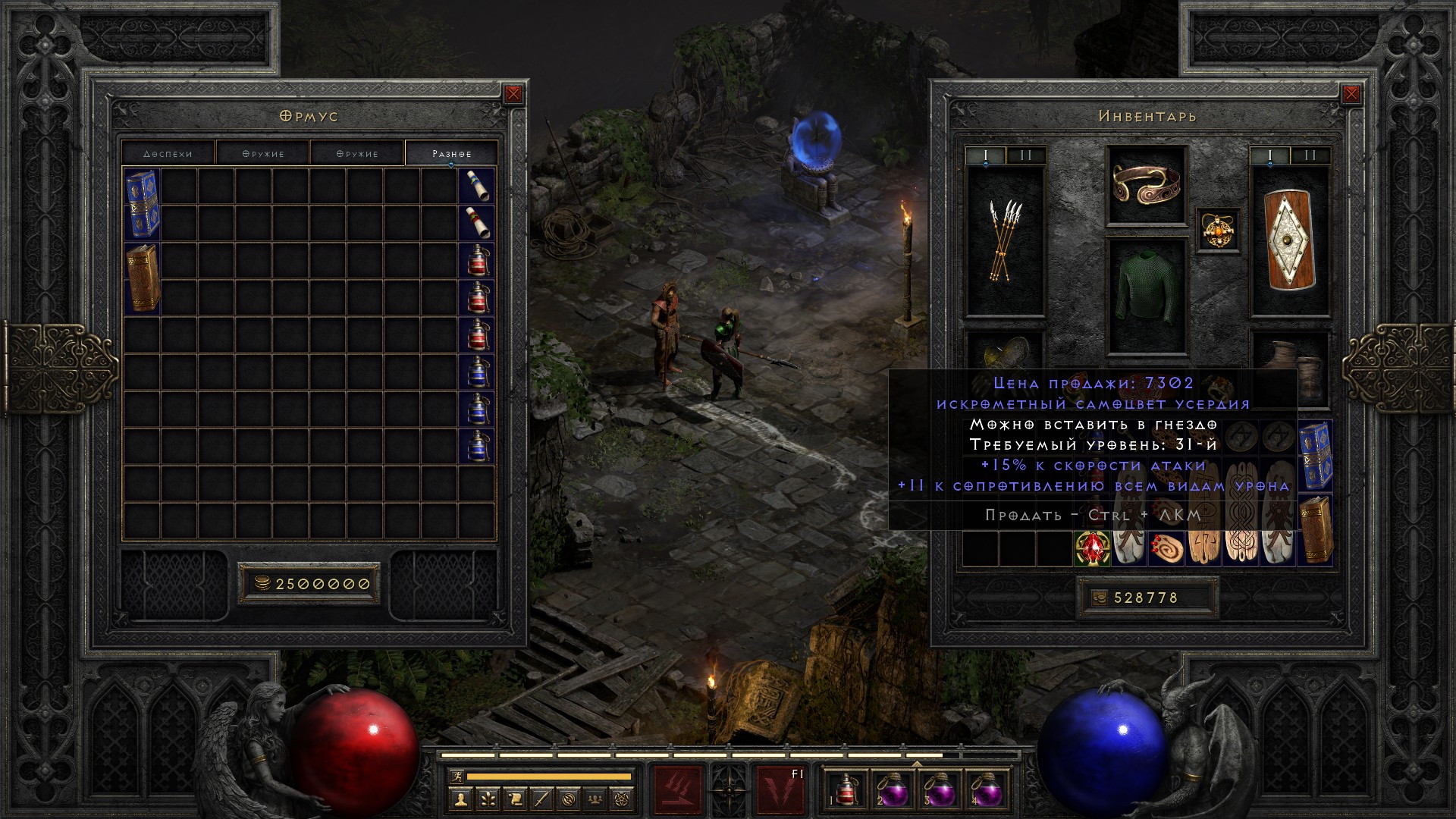Open the quest log scroll icon
This screenshot has height=819, width=1456.
(515, 799)
